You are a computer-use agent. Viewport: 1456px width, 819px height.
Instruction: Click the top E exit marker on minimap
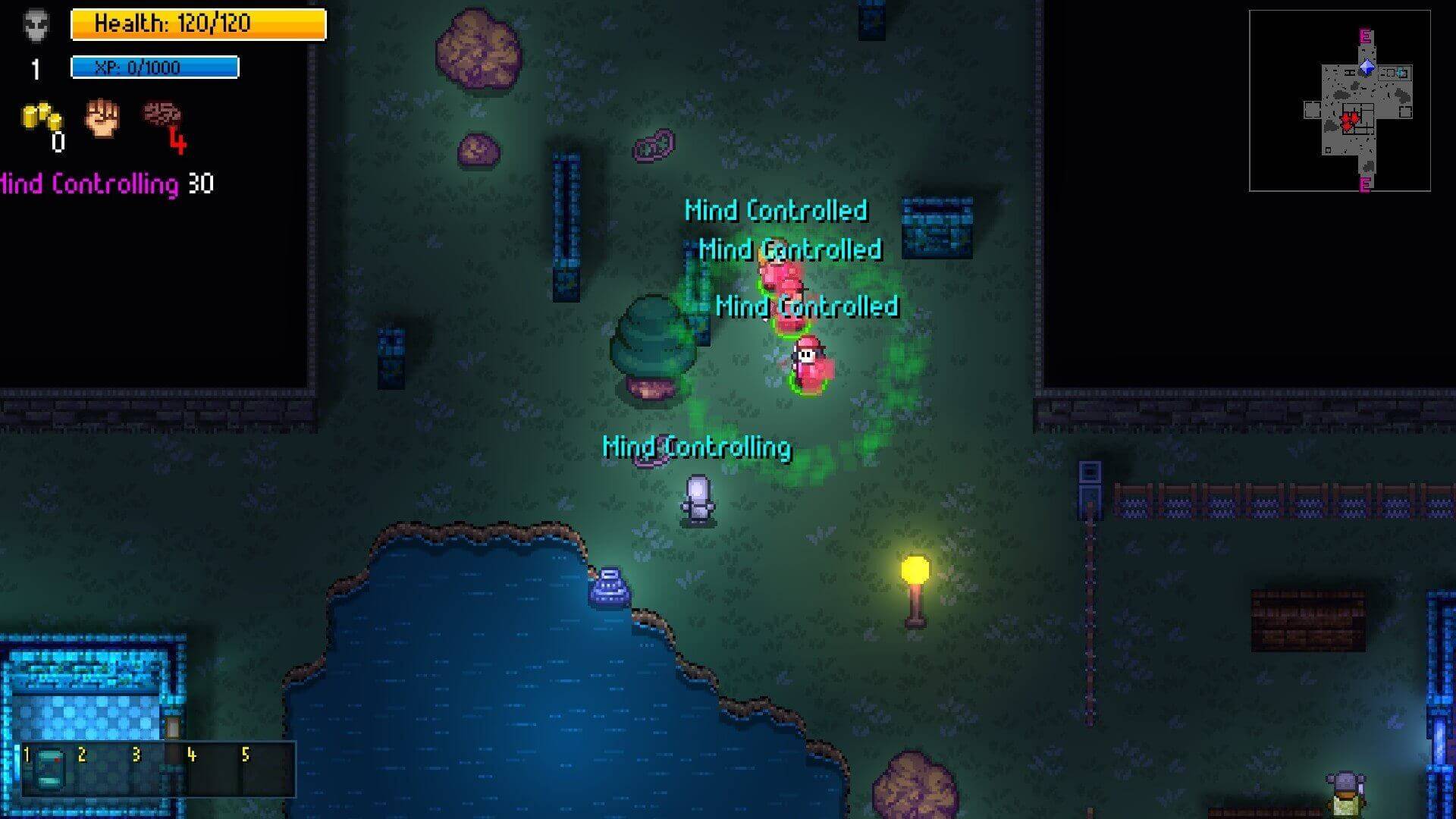coord(1365,36)
